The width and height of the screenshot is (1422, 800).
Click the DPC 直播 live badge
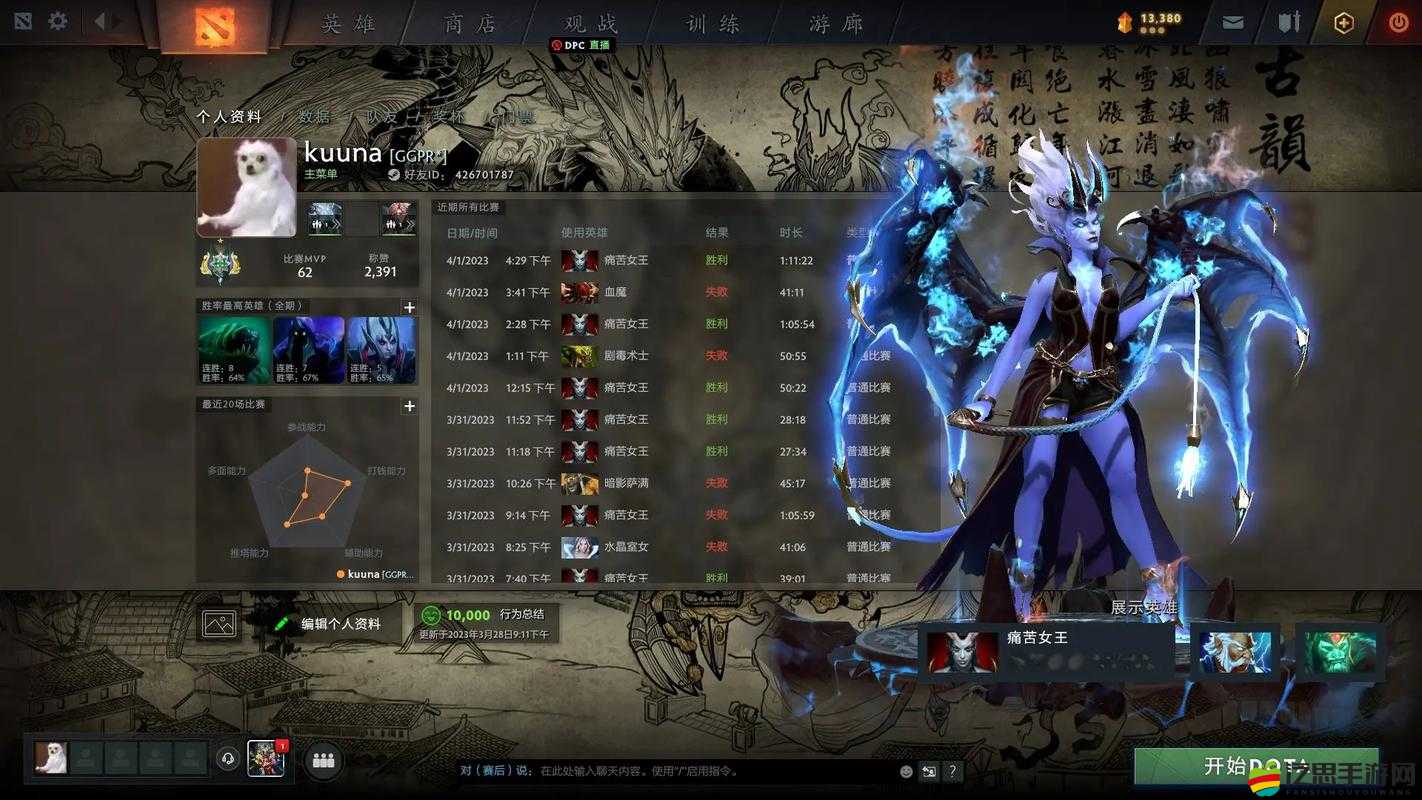[583, 44]
